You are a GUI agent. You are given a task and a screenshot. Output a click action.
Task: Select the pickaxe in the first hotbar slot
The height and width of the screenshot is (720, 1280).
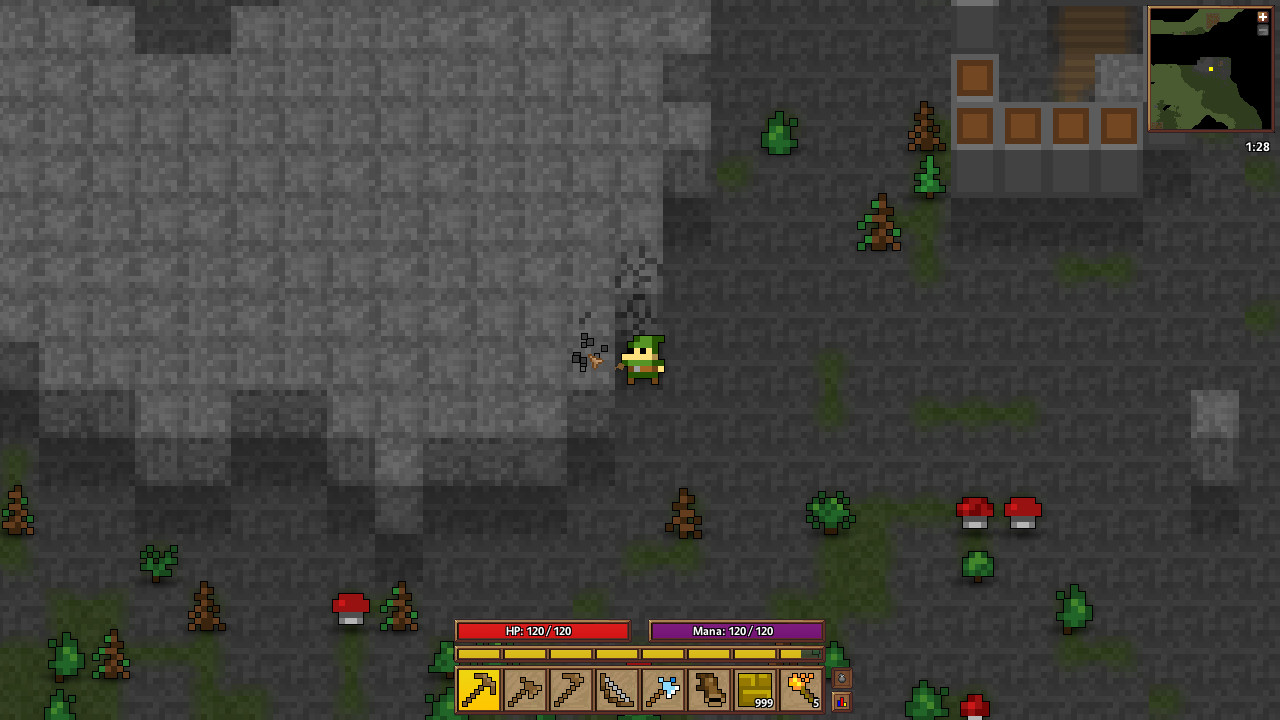tap(480, 690)
